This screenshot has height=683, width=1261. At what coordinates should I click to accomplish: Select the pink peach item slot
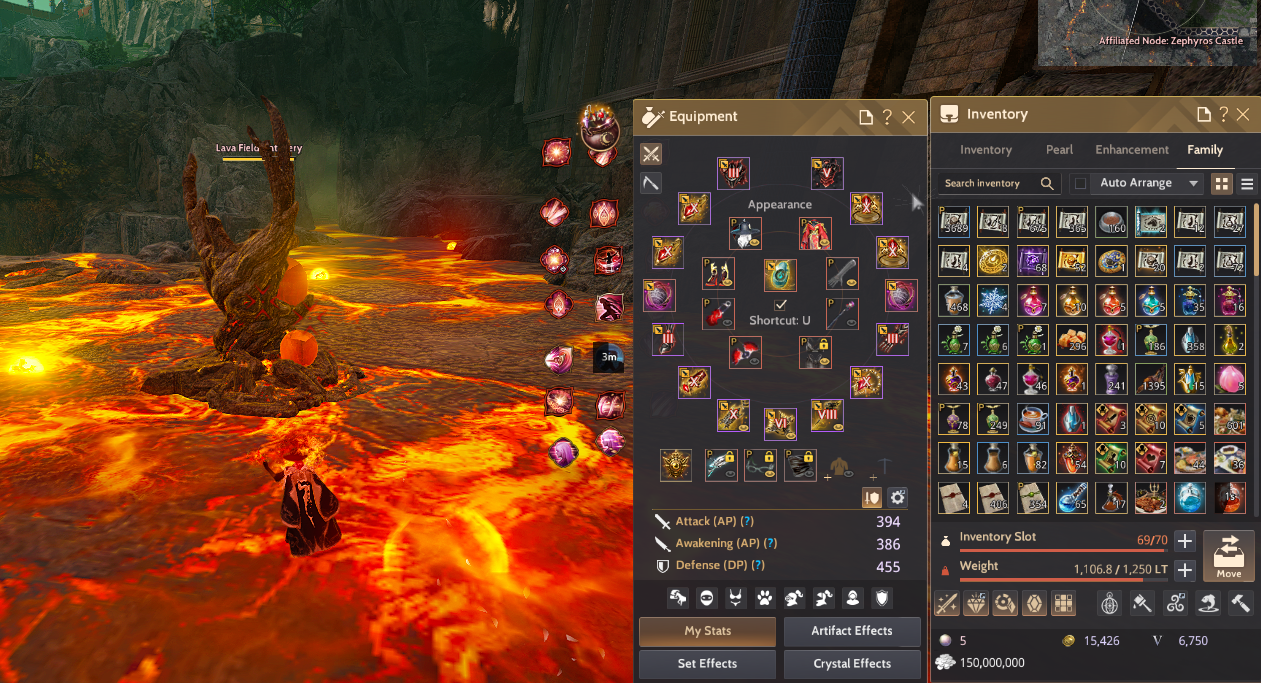[1229, 380]
